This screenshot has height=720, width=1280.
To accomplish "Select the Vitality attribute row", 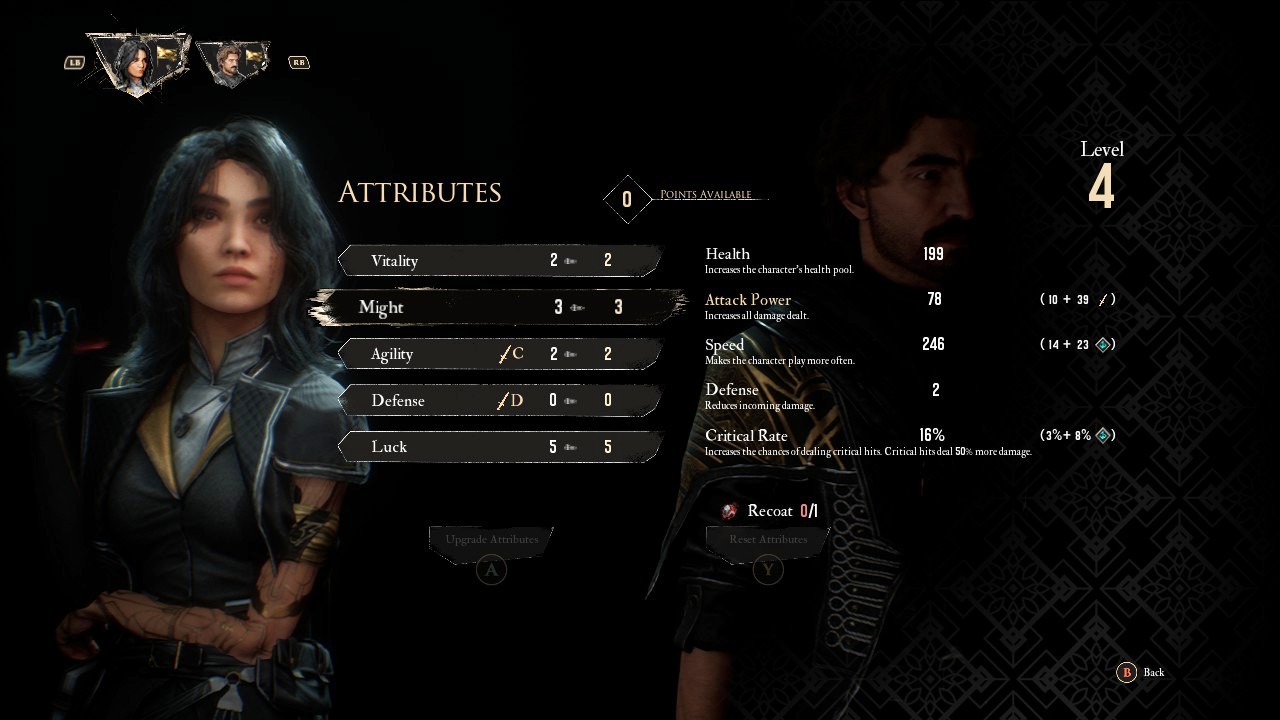I will click(x=500, y=261).
